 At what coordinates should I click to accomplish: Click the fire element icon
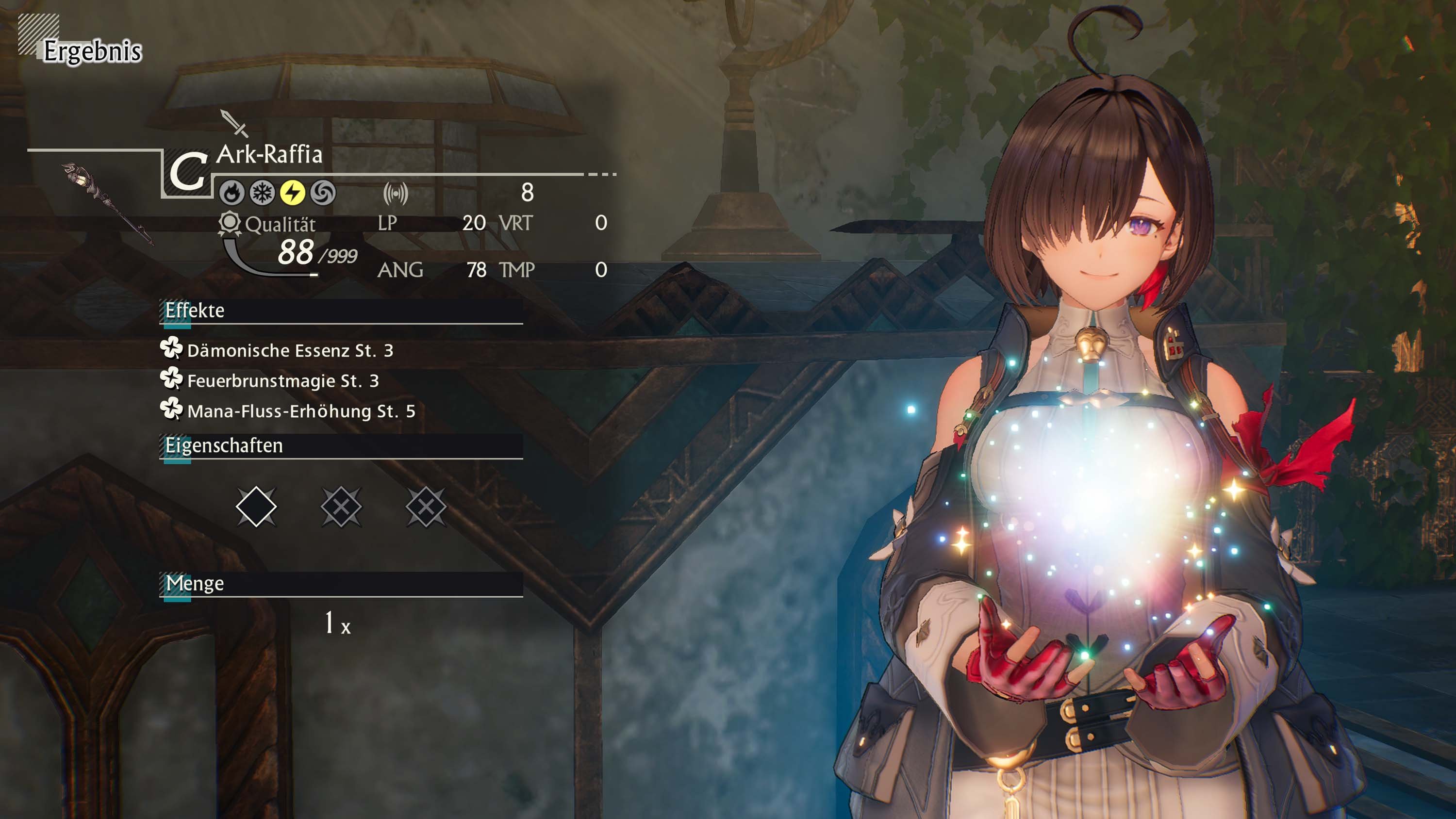point(232,193)
